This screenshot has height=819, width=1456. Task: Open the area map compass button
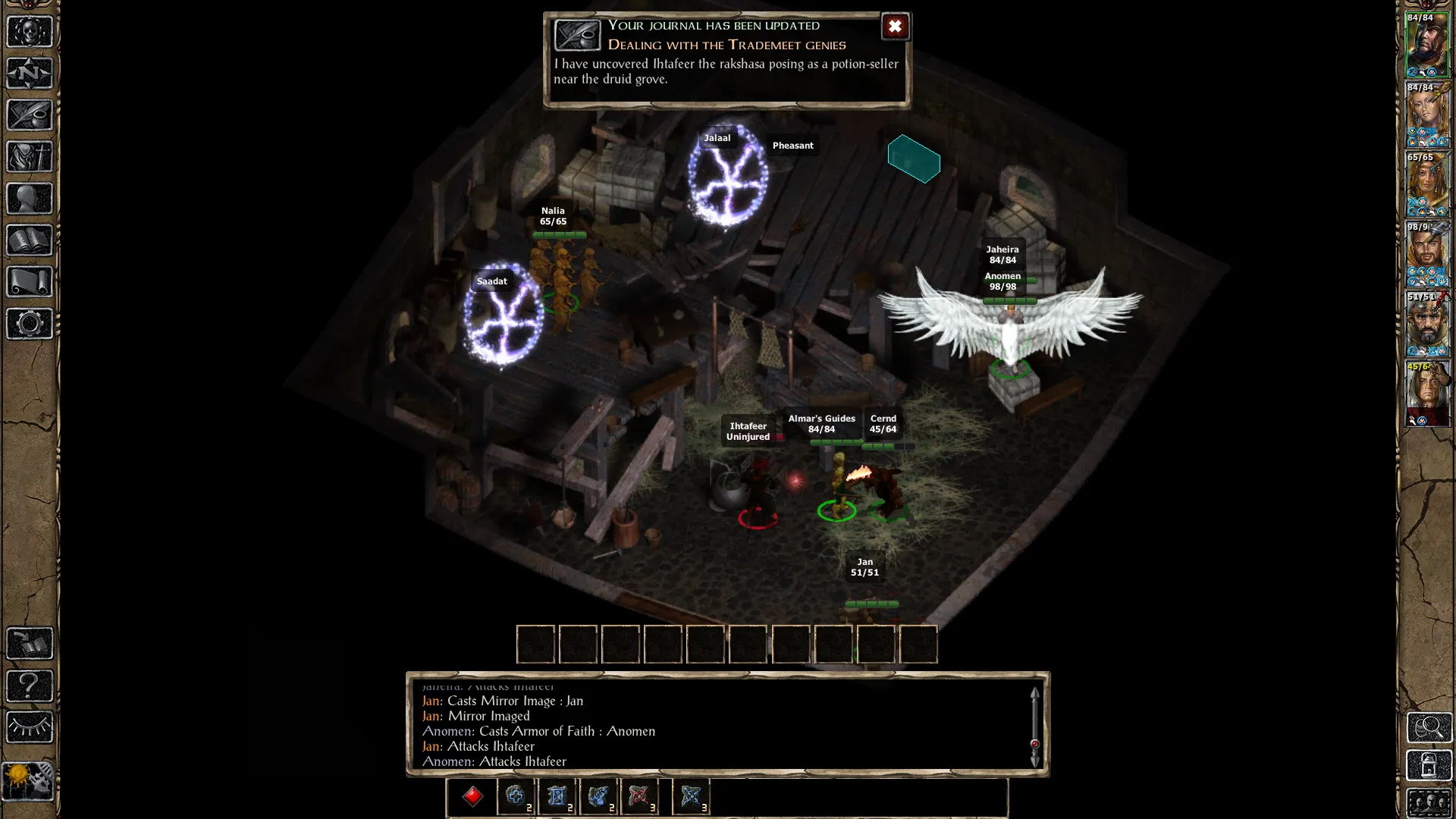pos(30,74)
